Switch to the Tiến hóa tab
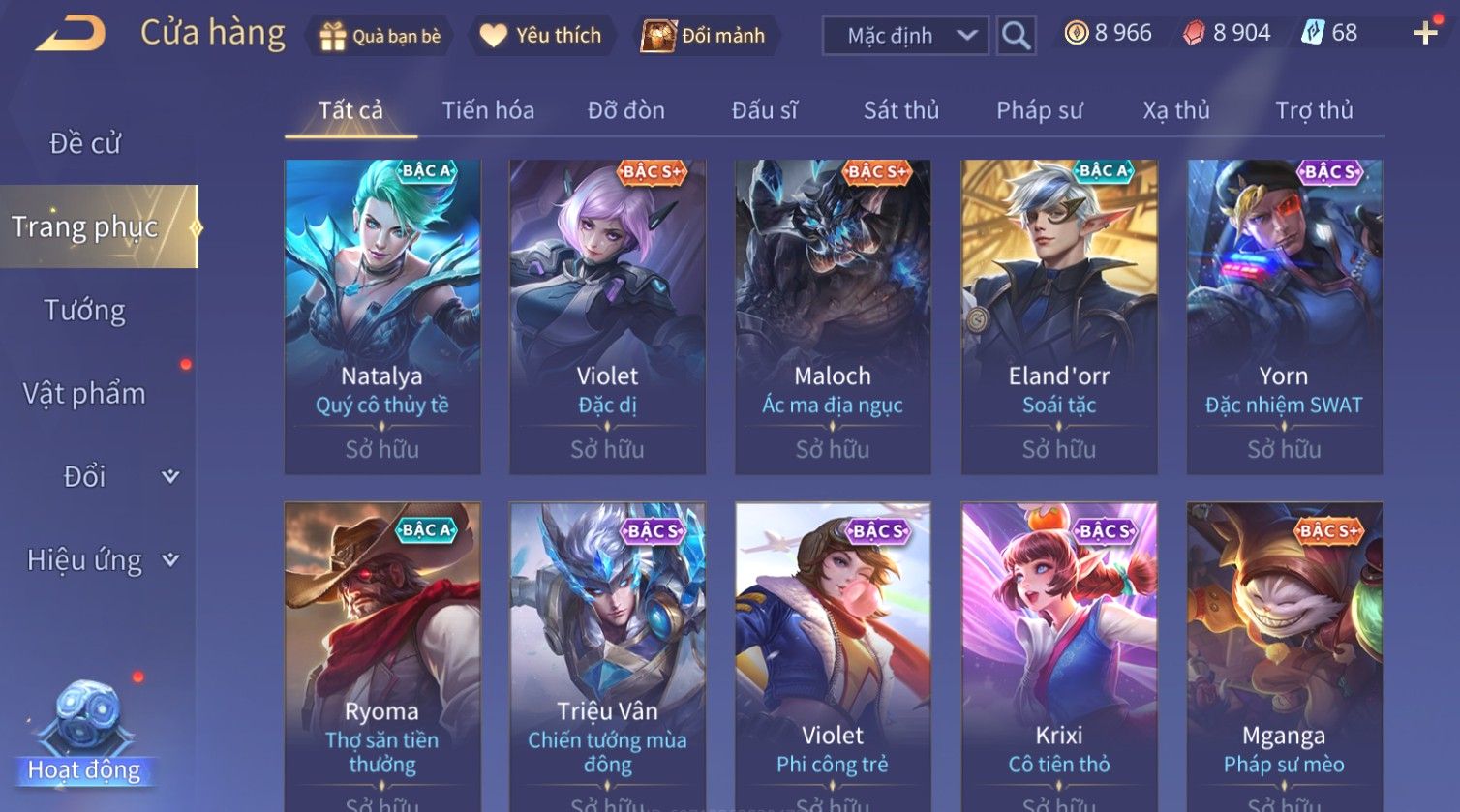Viewport: 1460px width, 812px height. 488,110
